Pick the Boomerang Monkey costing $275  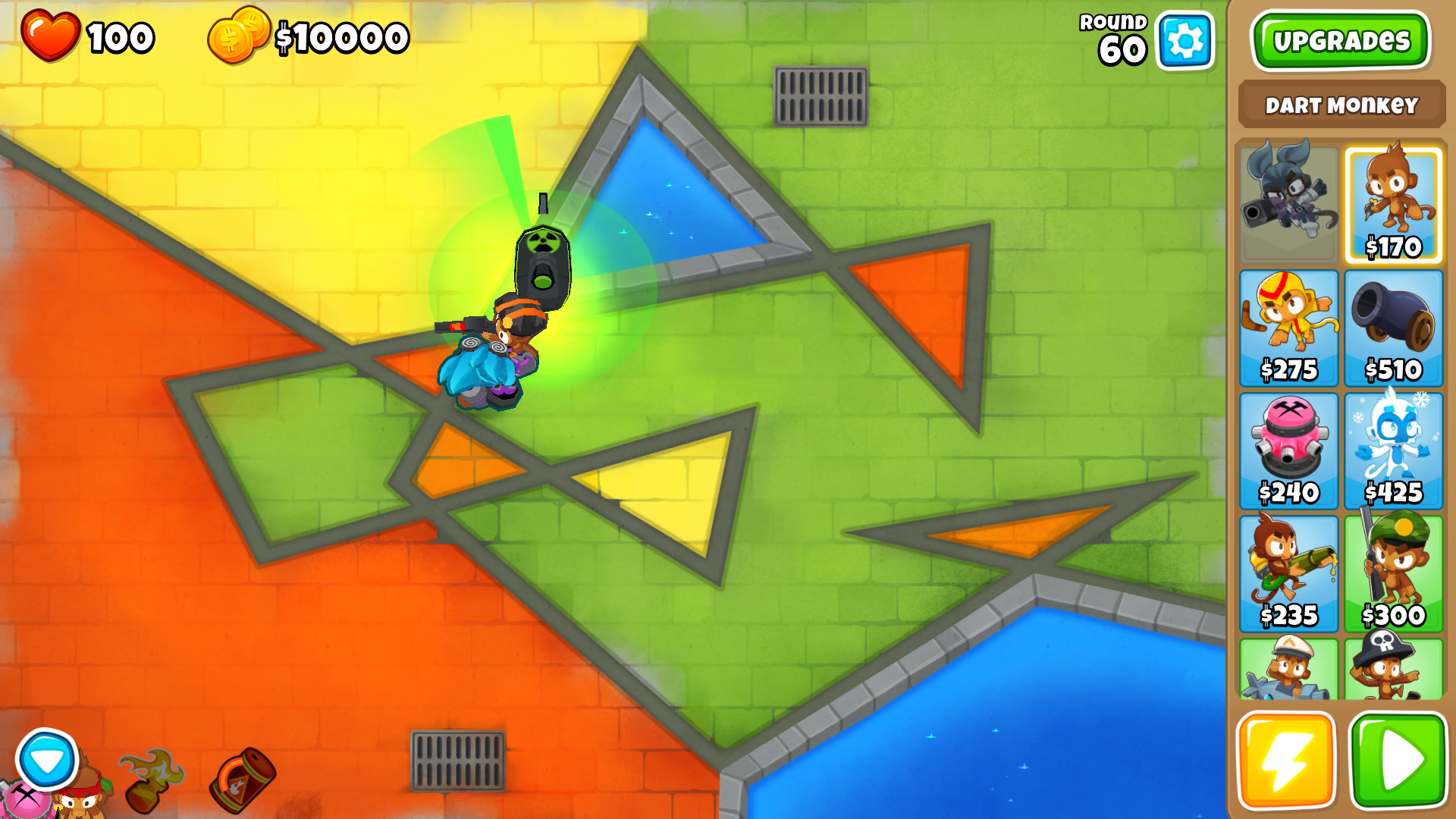click(x=1289, y=326)
